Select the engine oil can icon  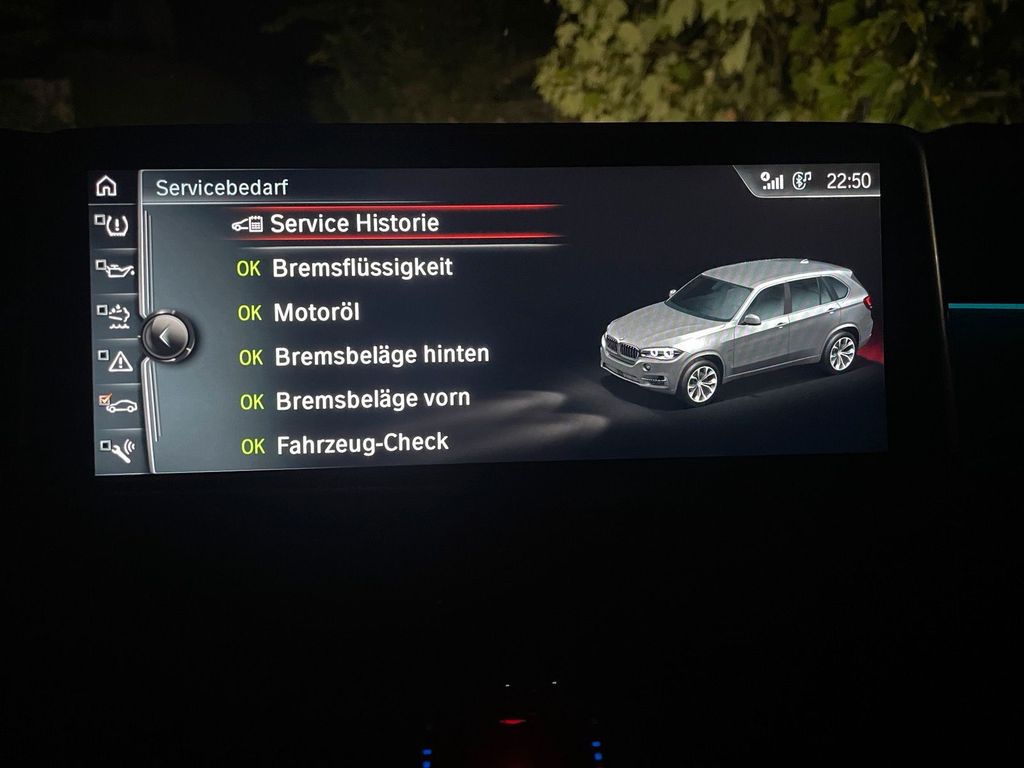pyautogui.click(x=115, y=269)
